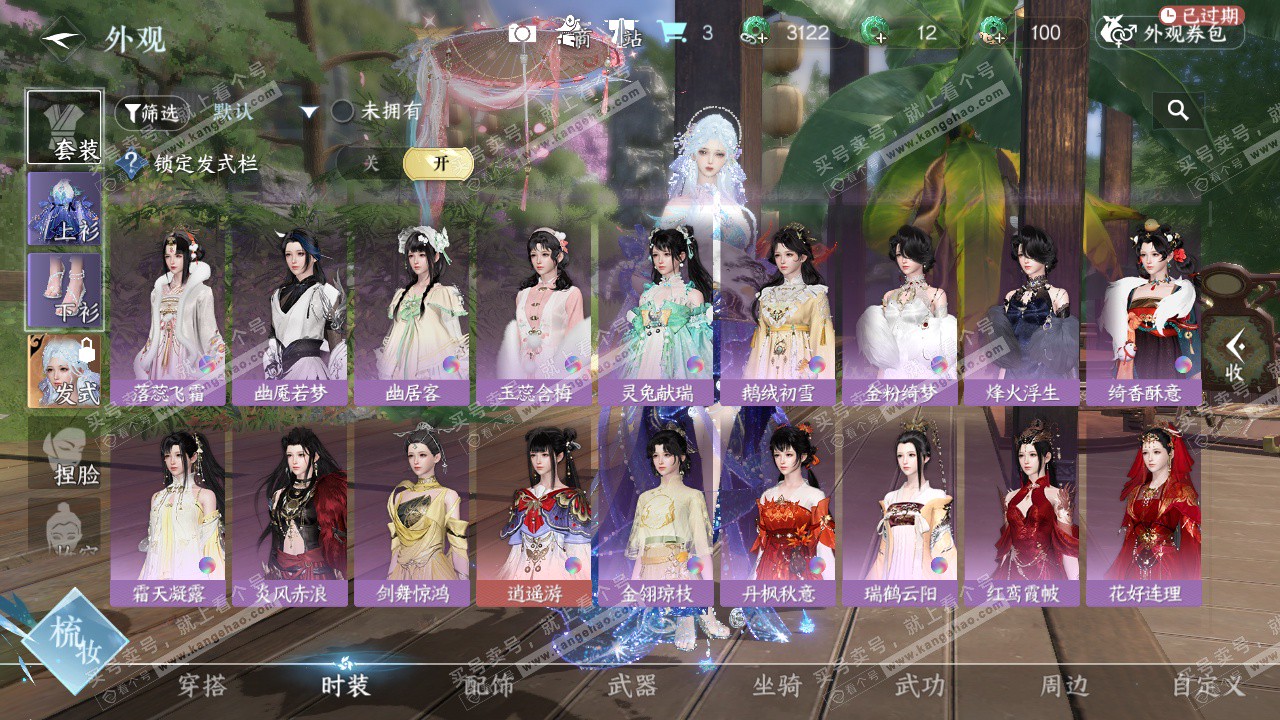This screenshot has height=720, width=1280.
Task: Collapse the panel with 收 arrow
Action: [x=1236, y=355]
